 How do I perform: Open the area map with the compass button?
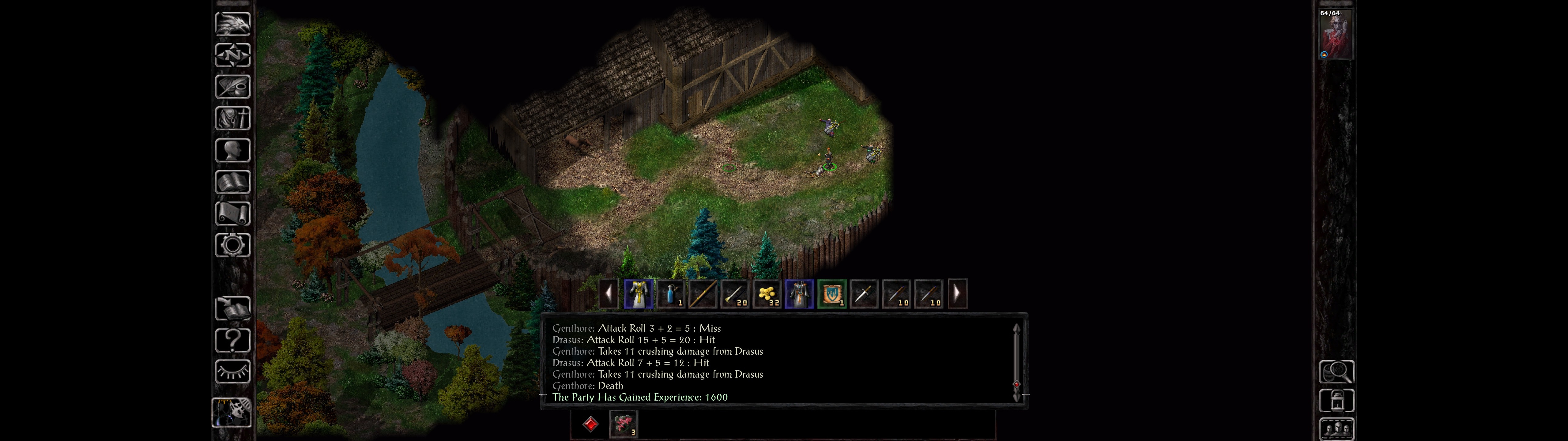pos(232,55)
